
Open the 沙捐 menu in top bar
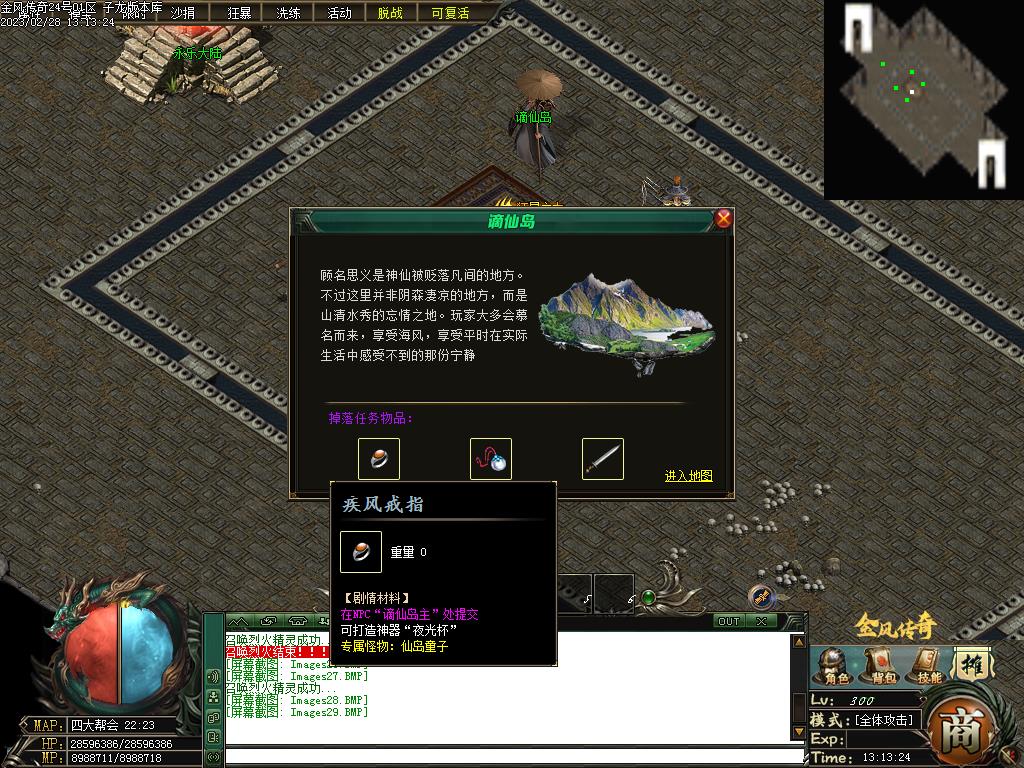tap(183, 13)
